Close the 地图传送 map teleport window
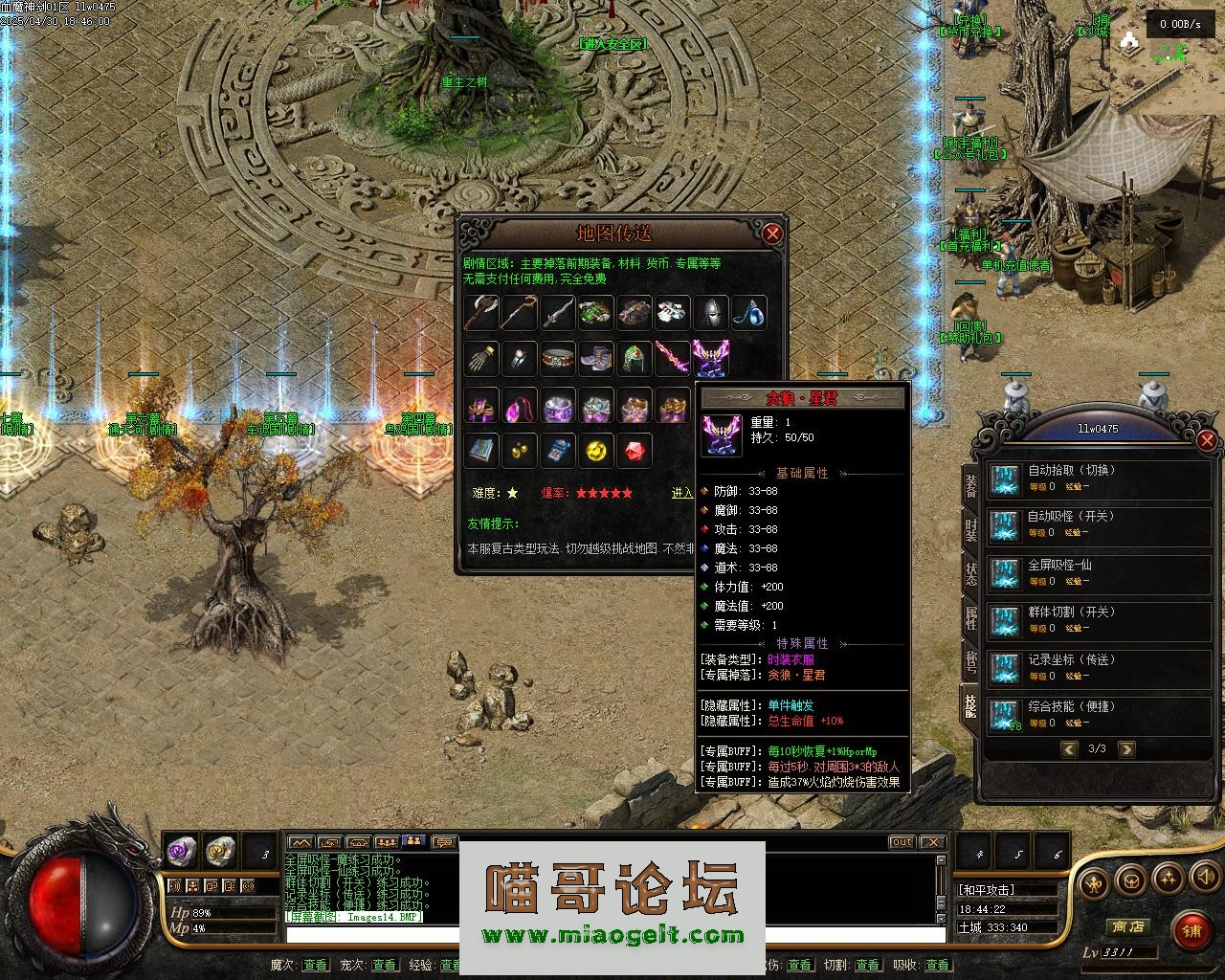 [x=772, y=234]
